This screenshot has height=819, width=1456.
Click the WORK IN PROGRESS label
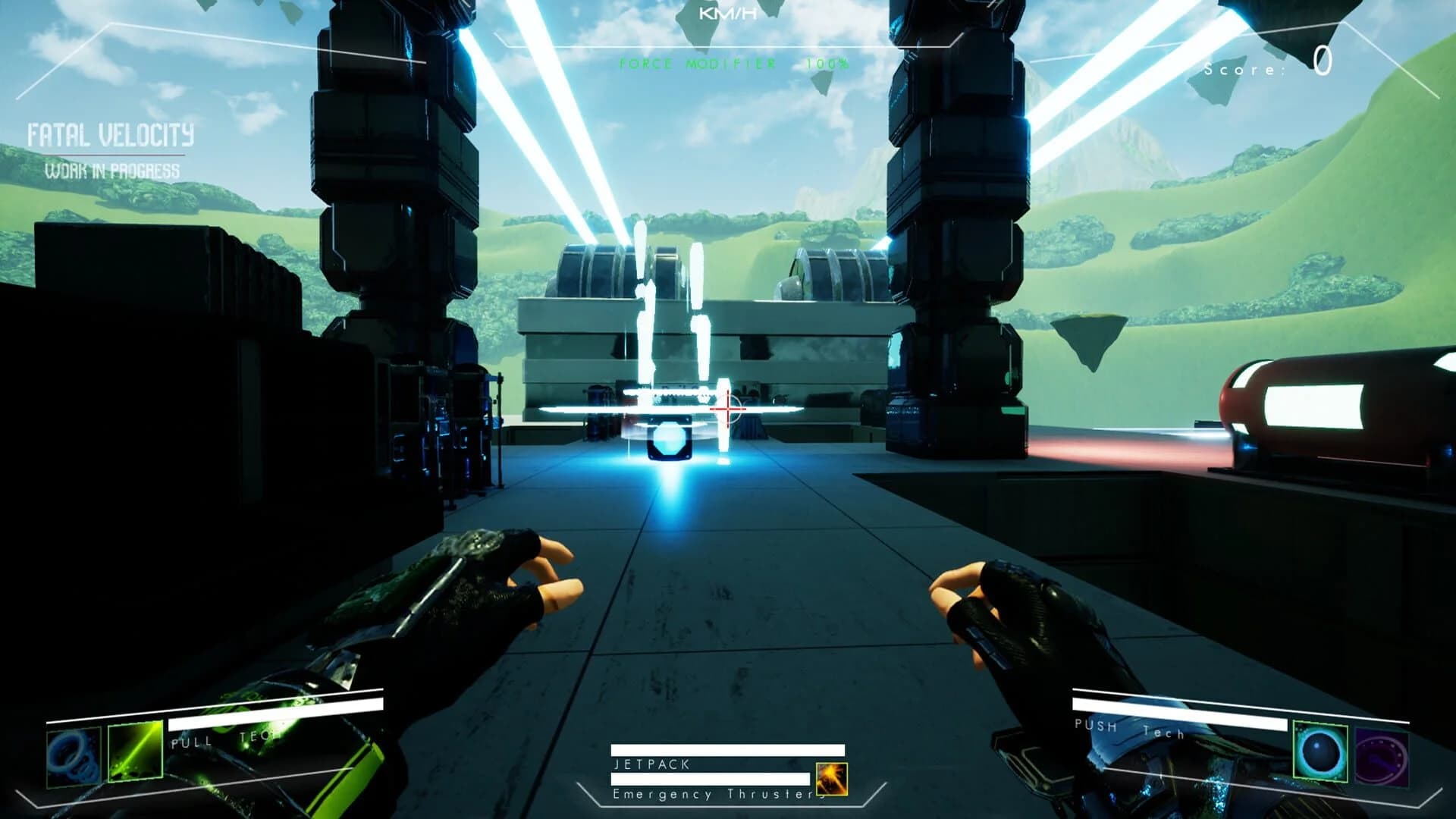point(111,171)
